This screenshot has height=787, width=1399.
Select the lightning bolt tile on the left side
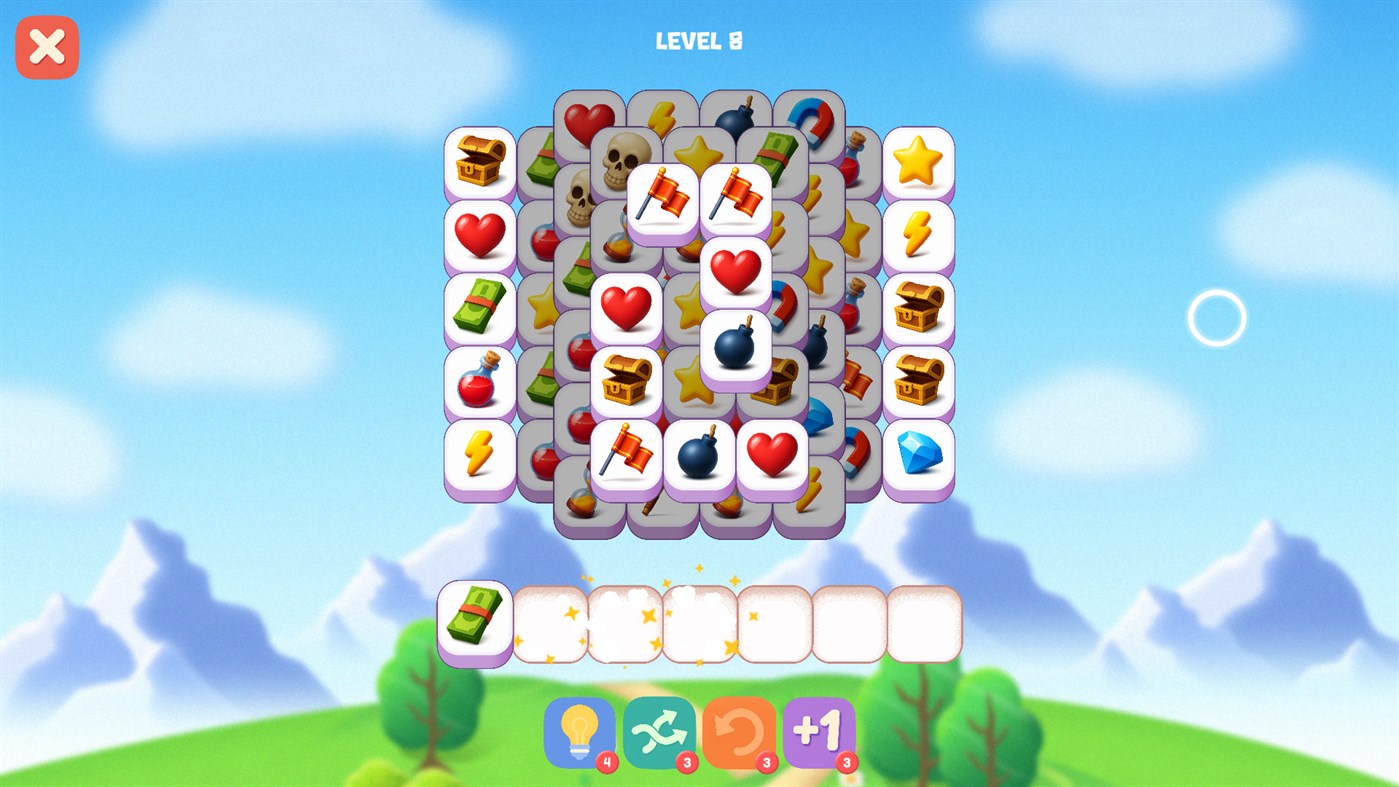479,456
